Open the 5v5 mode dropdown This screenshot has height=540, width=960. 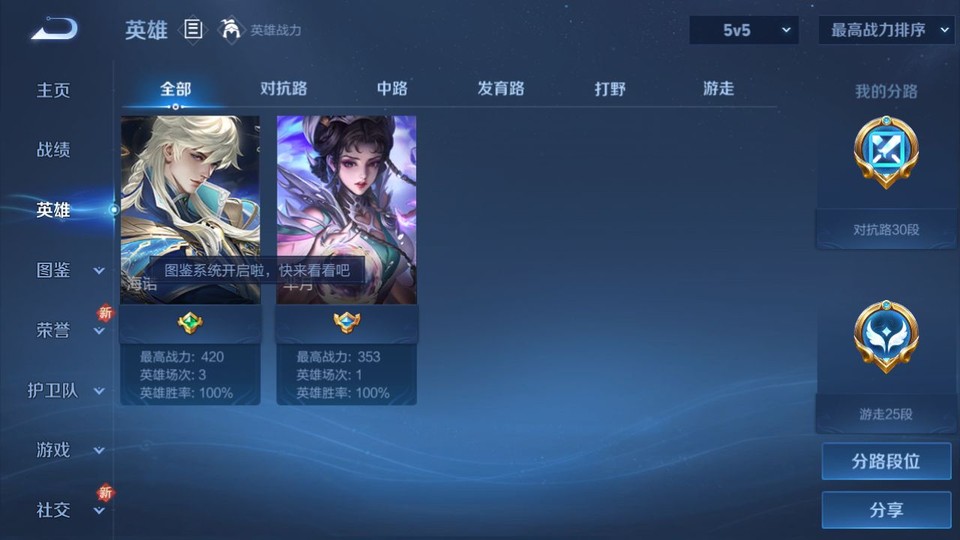743,30
